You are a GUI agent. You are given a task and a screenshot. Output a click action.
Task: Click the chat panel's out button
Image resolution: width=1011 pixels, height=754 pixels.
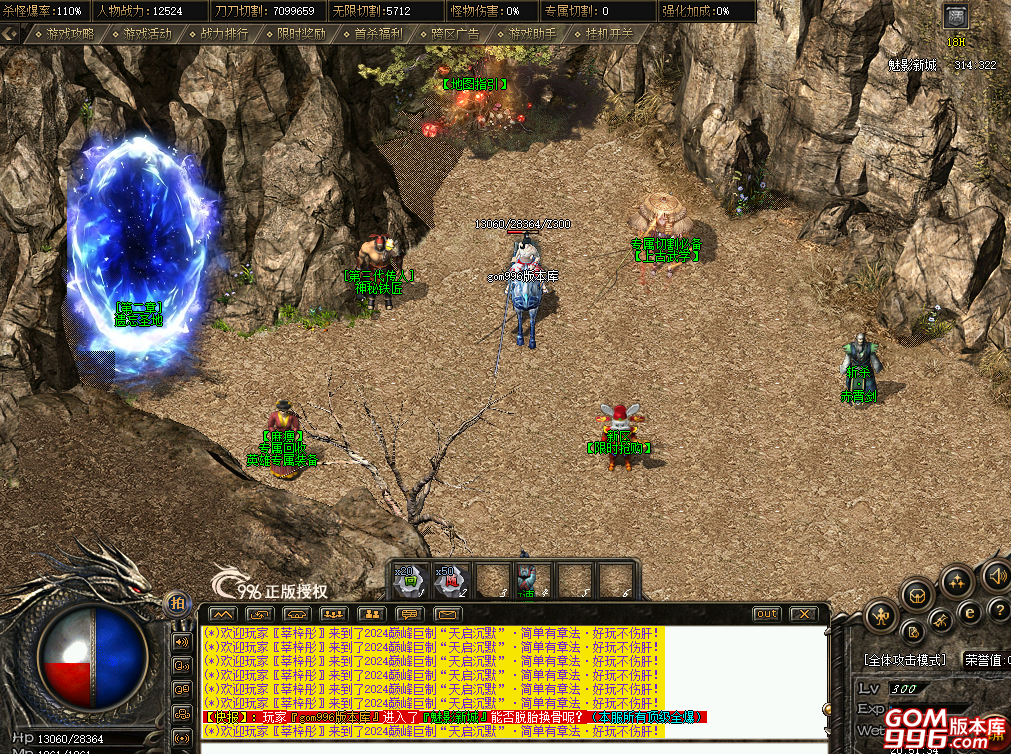[767, 613]
